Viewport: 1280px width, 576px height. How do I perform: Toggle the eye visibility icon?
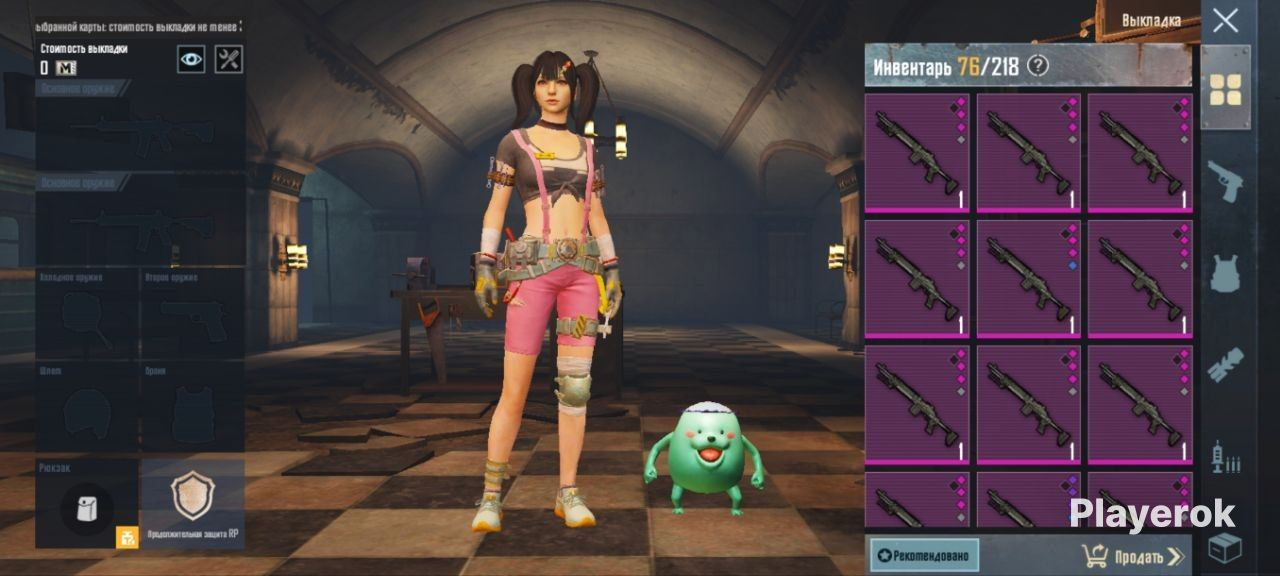(191, 59)
